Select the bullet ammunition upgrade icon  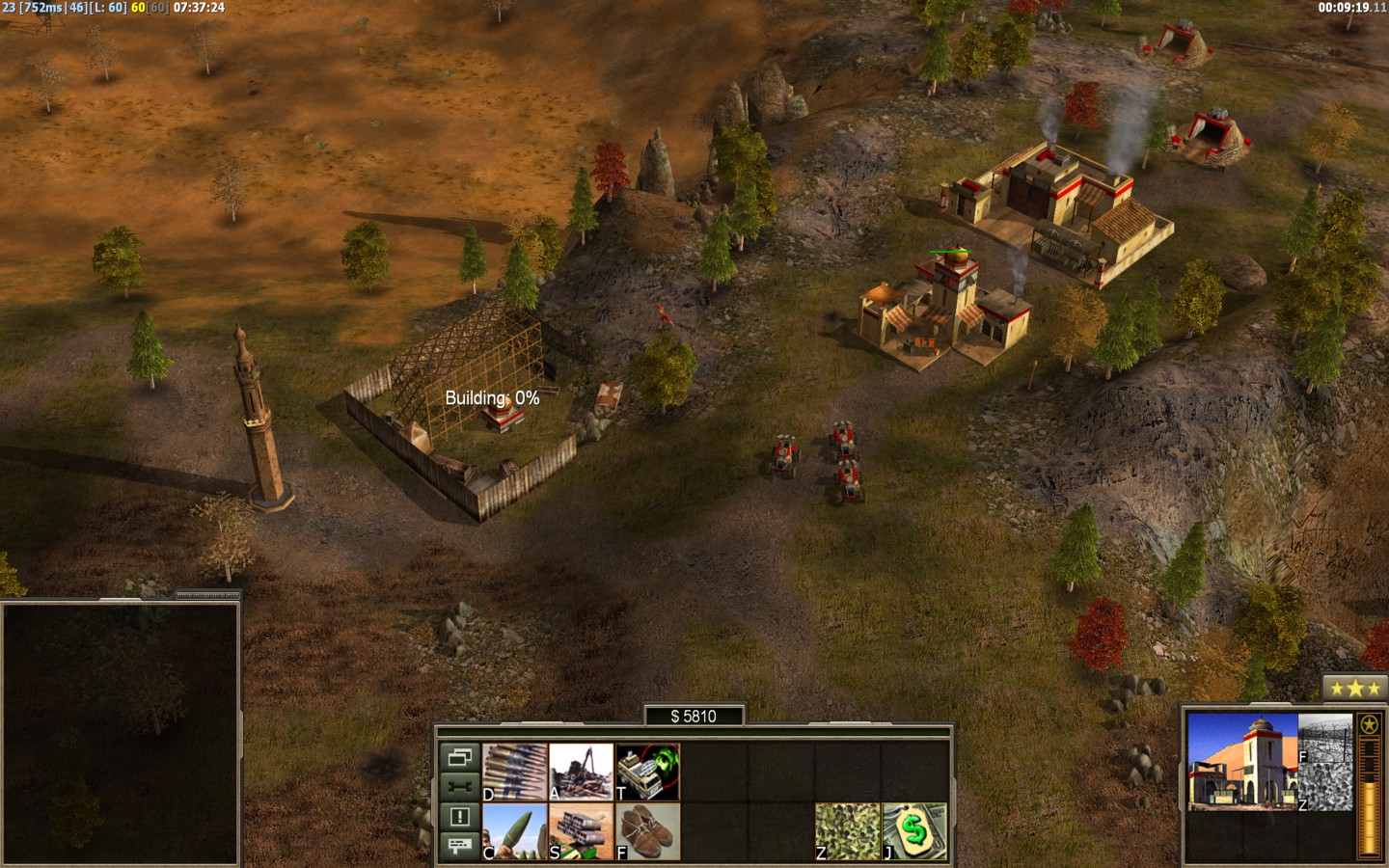pos(514,772)
